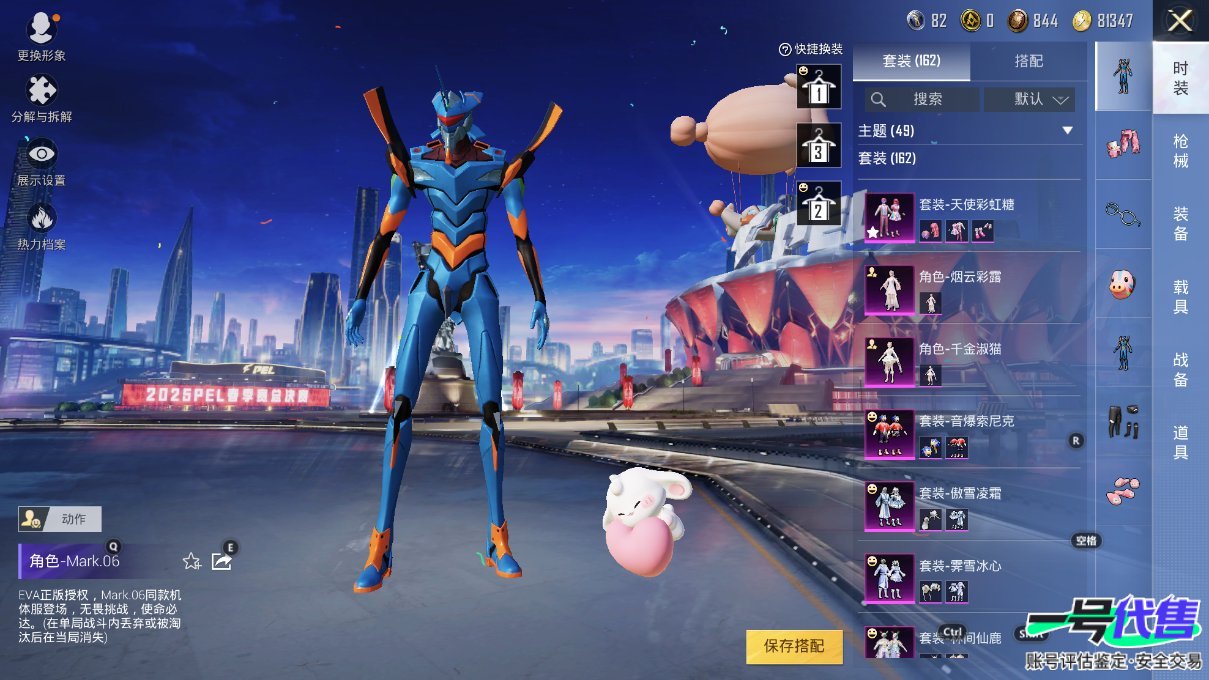Select quick-change hanger slot 1
Viewport: 1209px width, 680px height.
[819, 87]
